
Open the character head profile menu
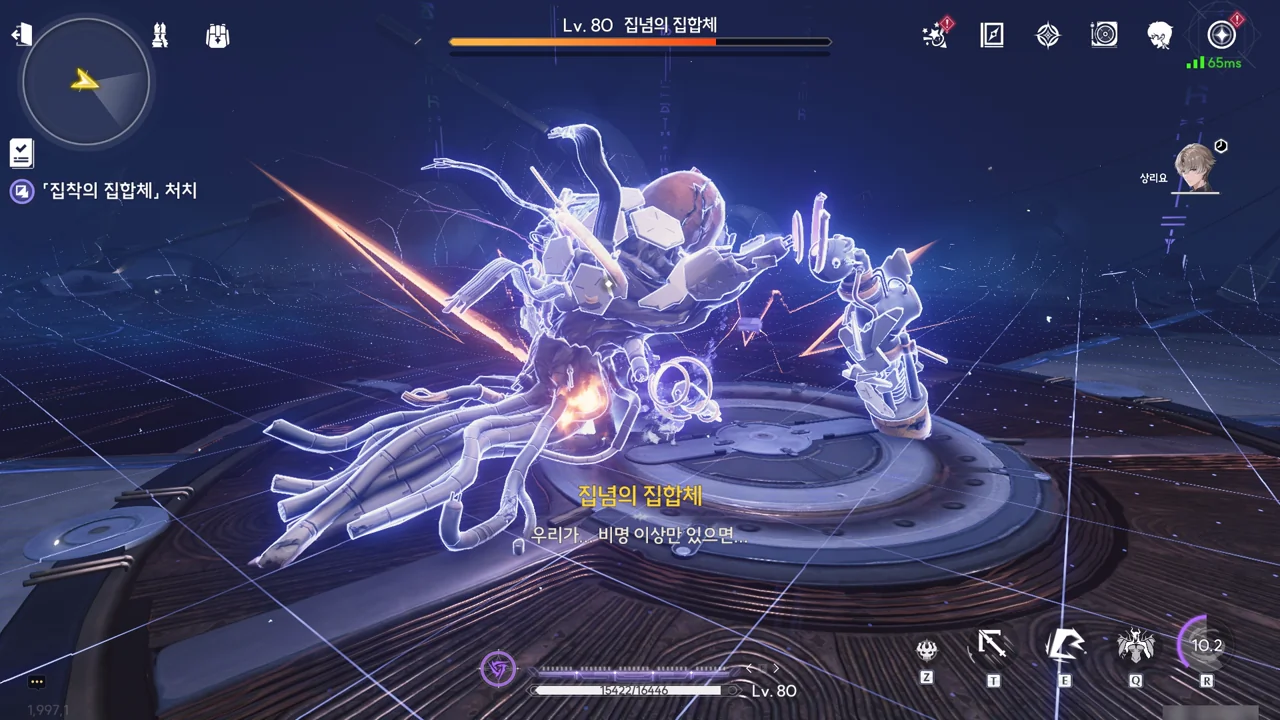tap(1160, 36)
